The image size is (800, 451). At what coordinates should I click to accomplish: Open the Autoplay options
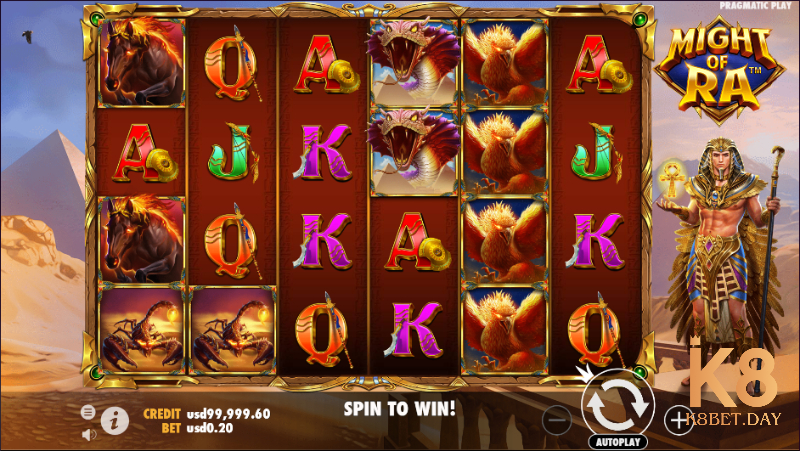coord(620,441)
